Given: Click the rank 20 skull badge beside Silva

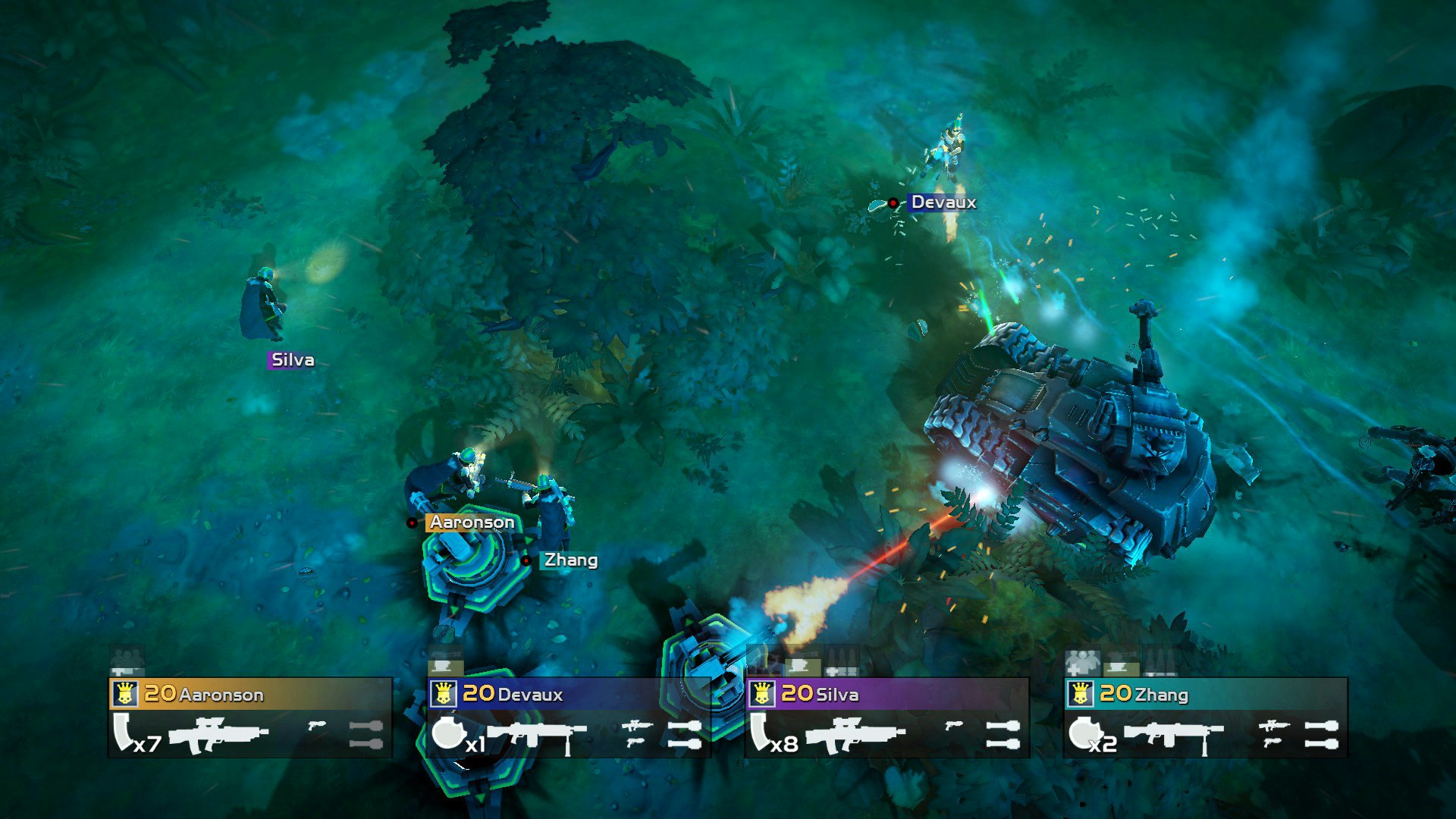Looking at the screenshot, I should click(763, 694).
